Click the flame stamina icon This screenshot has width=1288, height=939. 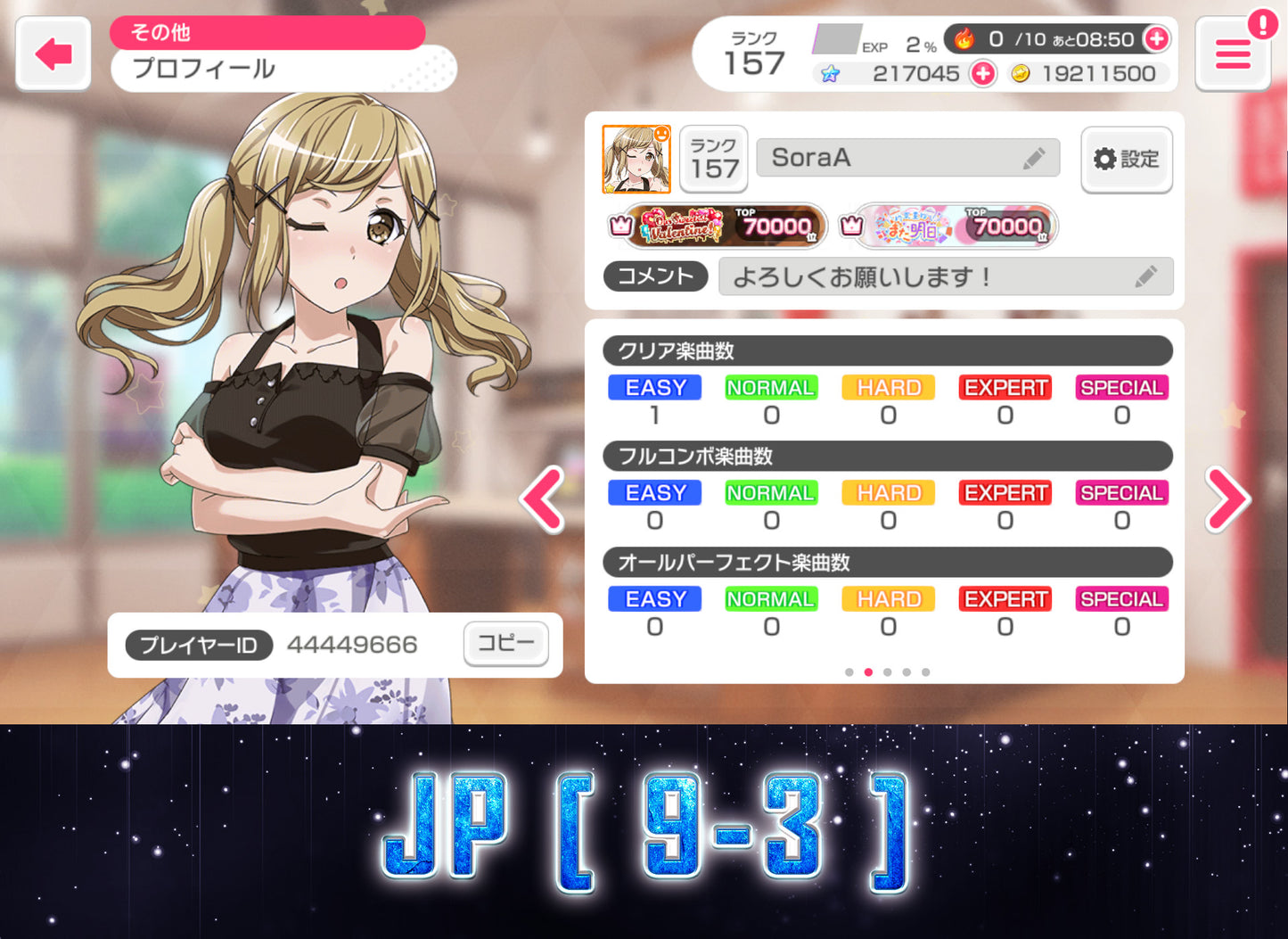point(964,38)
